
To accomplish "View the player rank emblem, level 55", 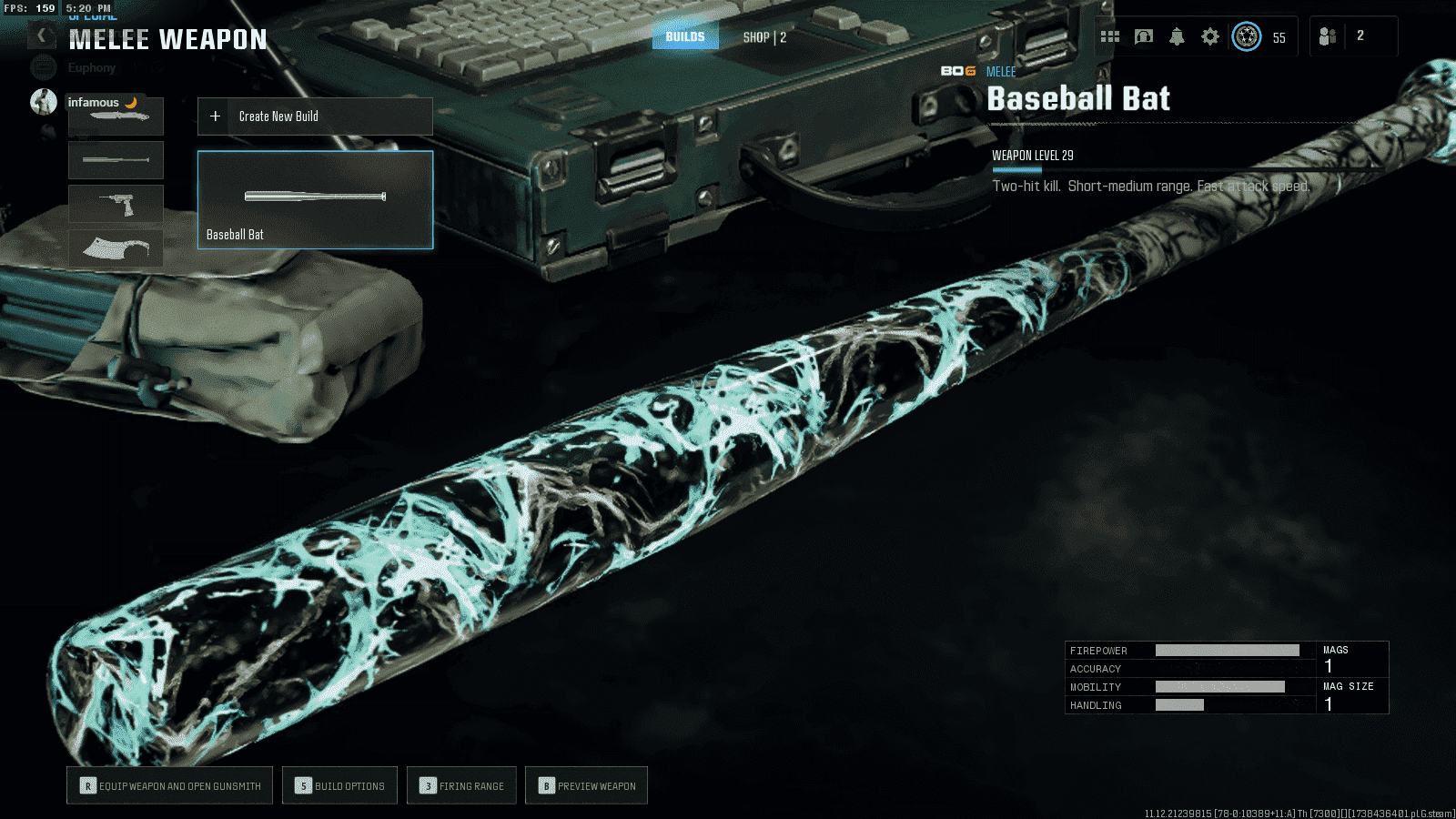I will click(1247, 36).
